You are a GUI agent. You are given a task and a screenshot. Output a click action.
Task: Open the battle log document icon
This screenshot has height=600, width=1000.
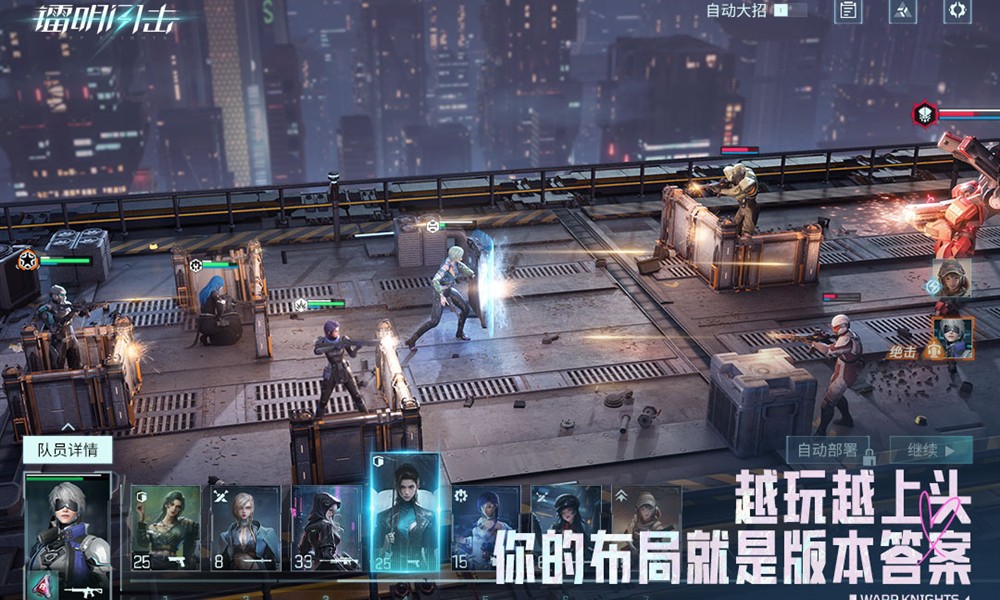[848, 11]
